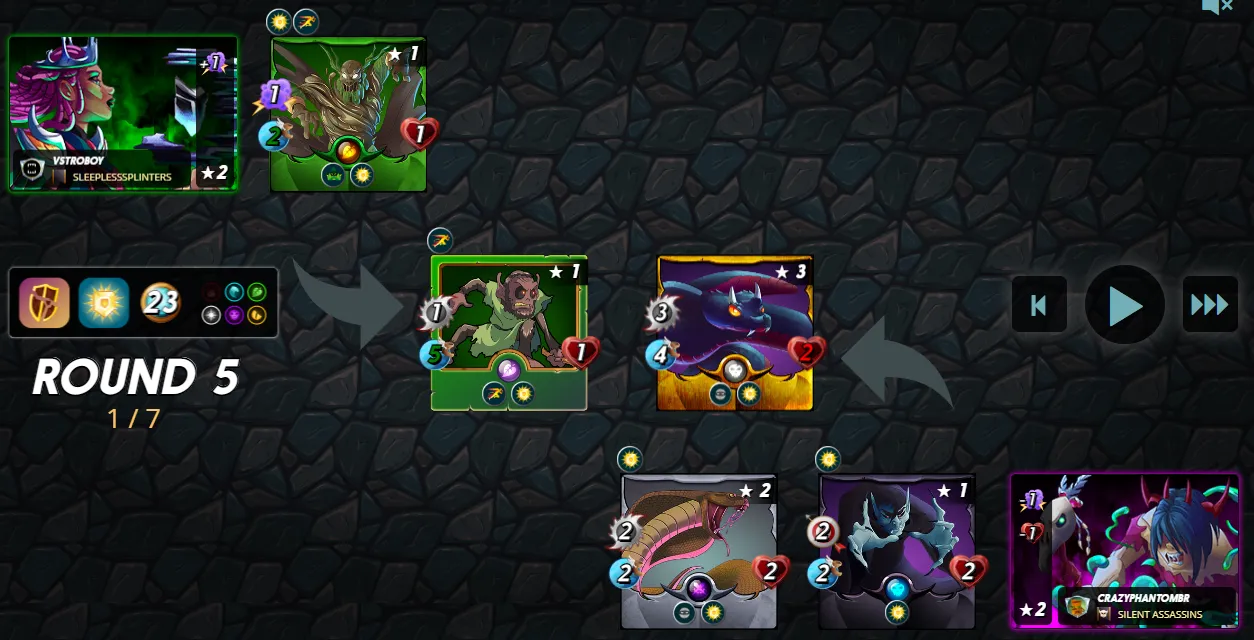This screenshot has width=1254, height=640.
Task: Select the blue sunburst ruleset icon
Action: coord(104,303)
